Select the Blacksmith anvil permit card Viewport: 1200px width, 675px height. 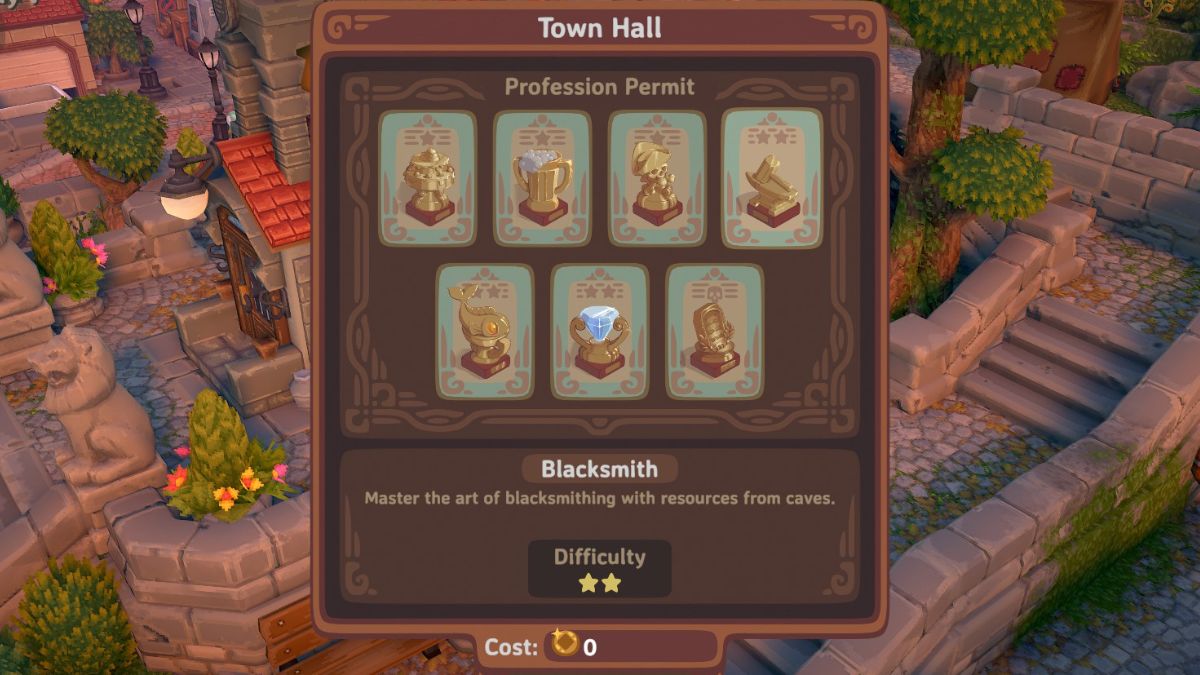772,178
